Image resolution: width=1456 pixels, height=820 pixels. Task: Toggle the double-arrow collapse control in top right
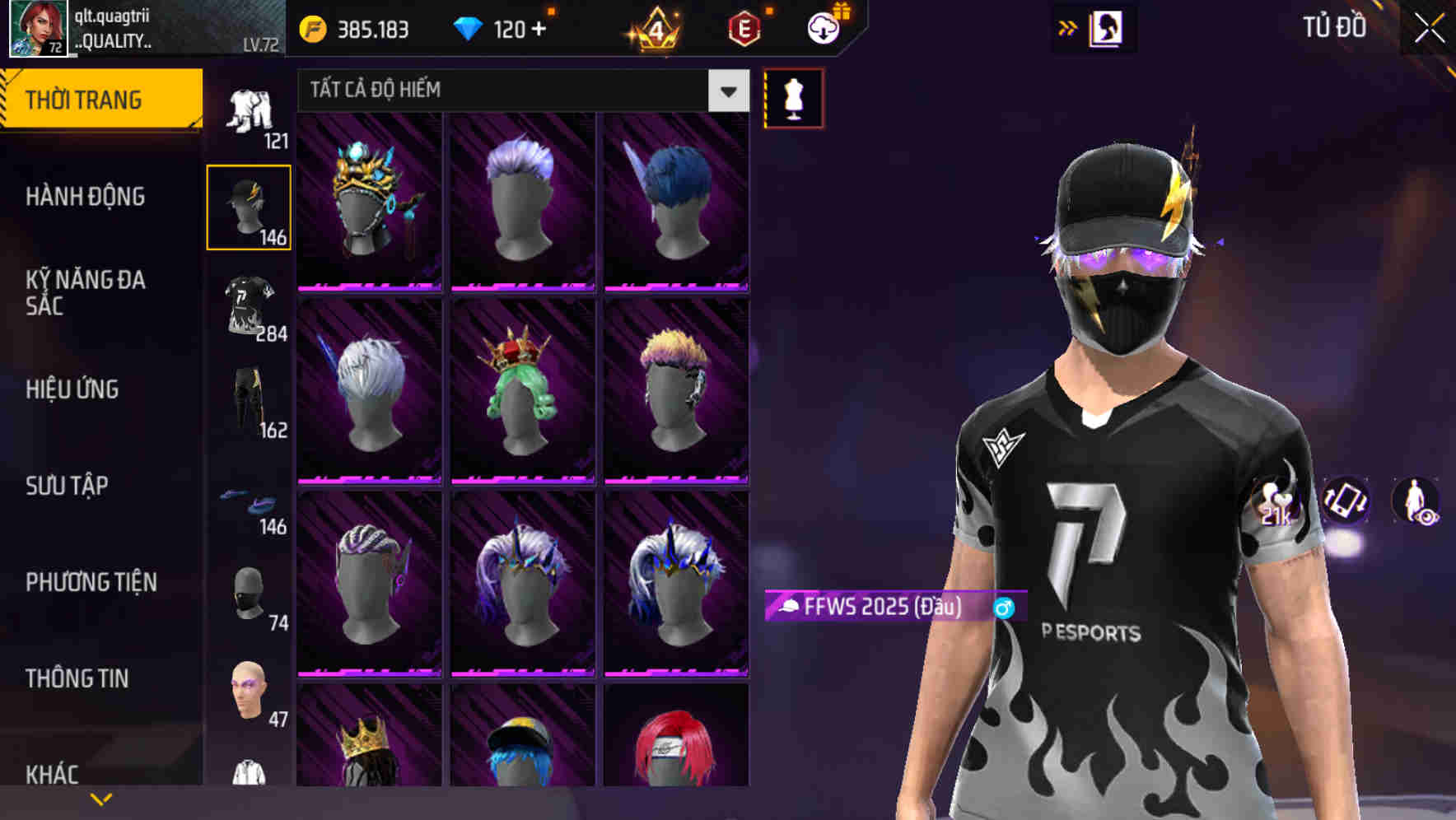pos(1066,27)
